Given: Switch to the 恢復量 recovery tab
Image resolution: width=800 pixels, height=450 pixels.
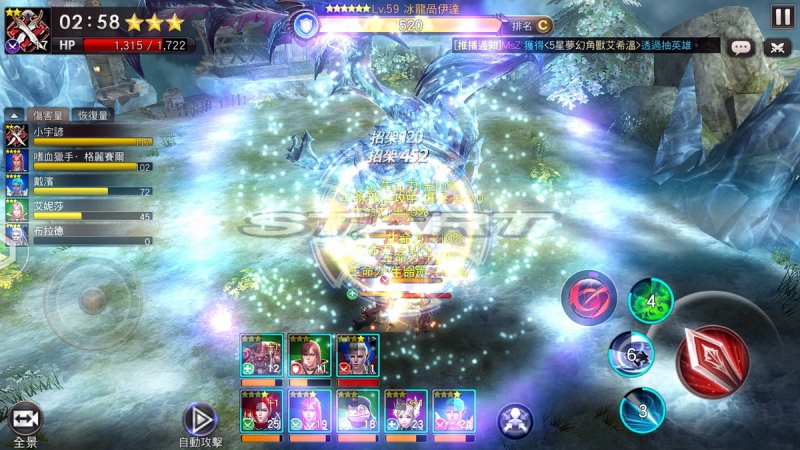Looking at the screenshot, I should point(91,115).
